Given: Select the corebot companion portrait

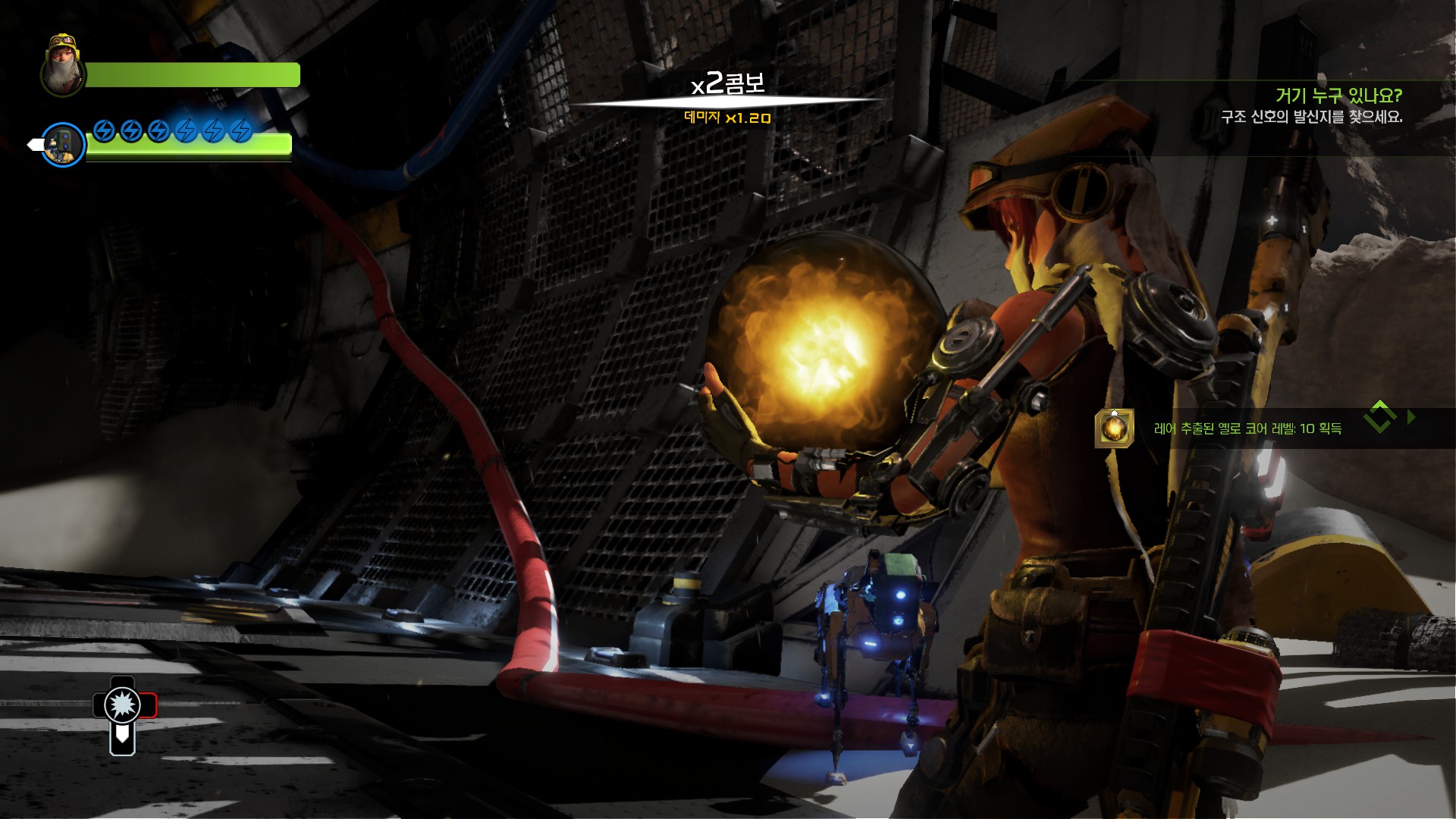Looking at the screenshot, I should coord(63,144).
